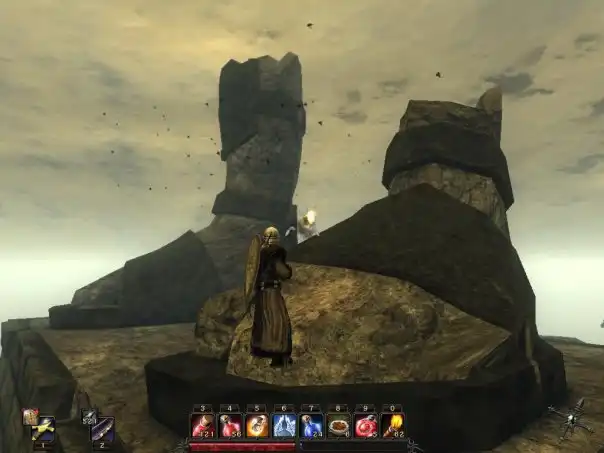Use the round red flask in slot 9
Viewport: 604px width, 453px height.
pyautogui.click(x=365, y=426)
